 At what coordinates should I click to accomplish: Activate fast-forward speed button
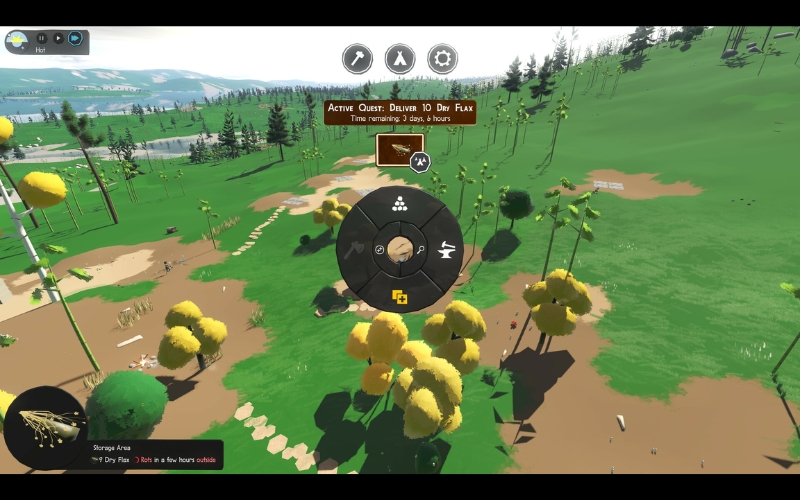pyautogui.click(x=75, y=38)
